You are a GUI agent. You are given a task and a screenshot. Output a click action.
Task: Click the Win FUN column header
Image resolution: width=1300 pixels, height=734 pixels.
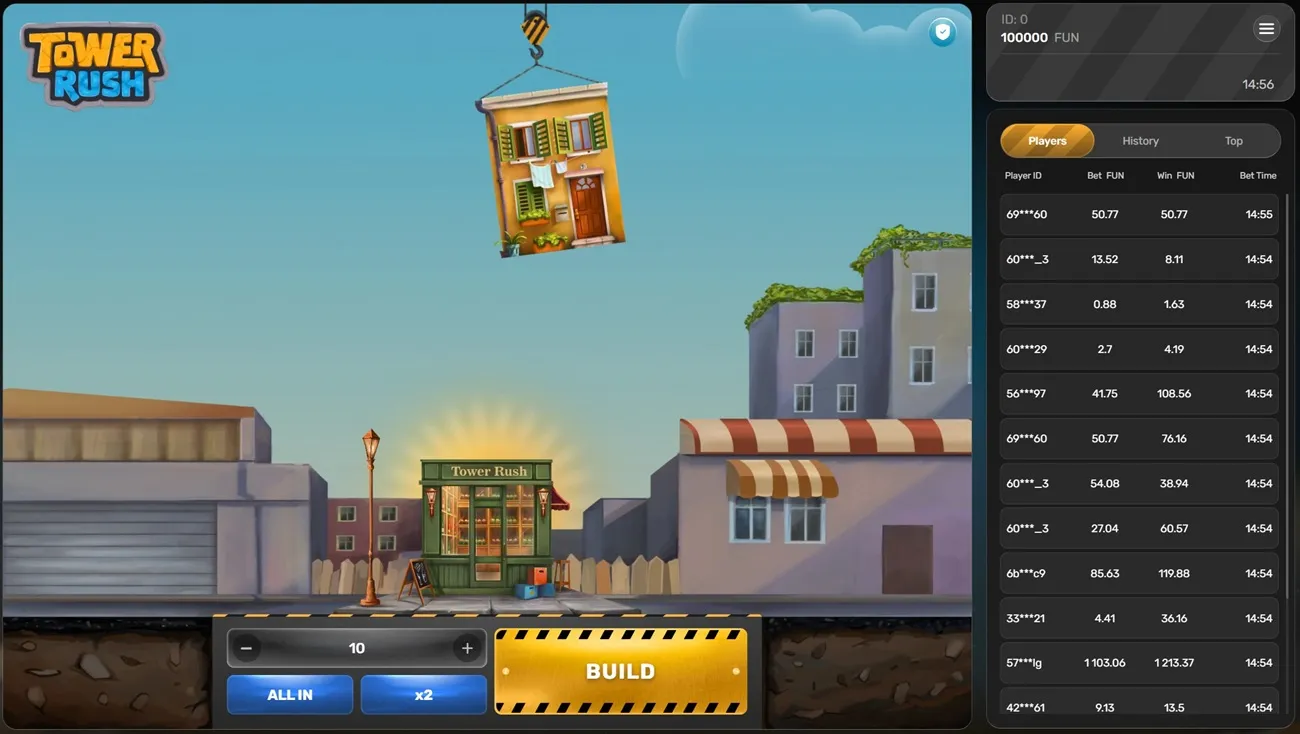(1174, 175)
